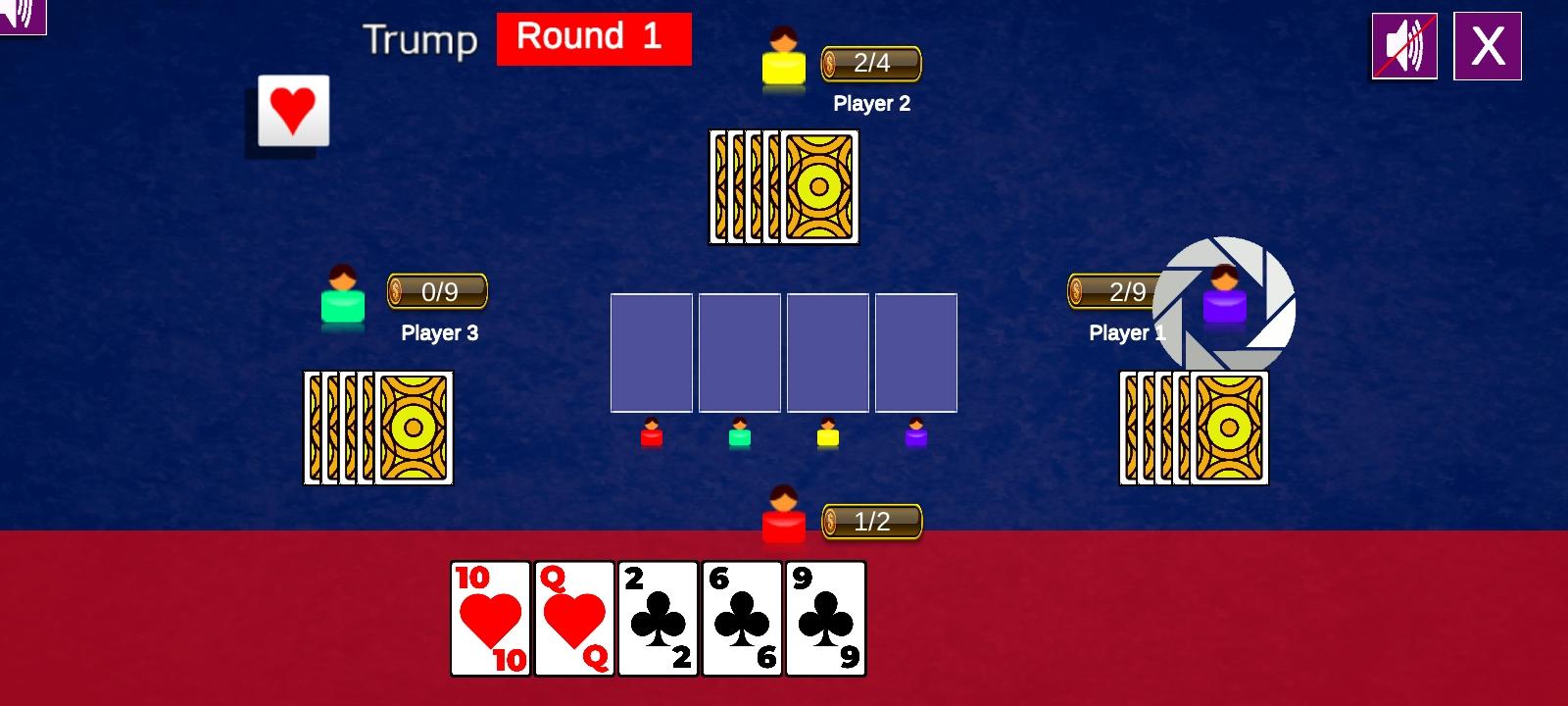Select the yellow token below the center slots
Screen dimensions: 1568x706
click(828, 435)
